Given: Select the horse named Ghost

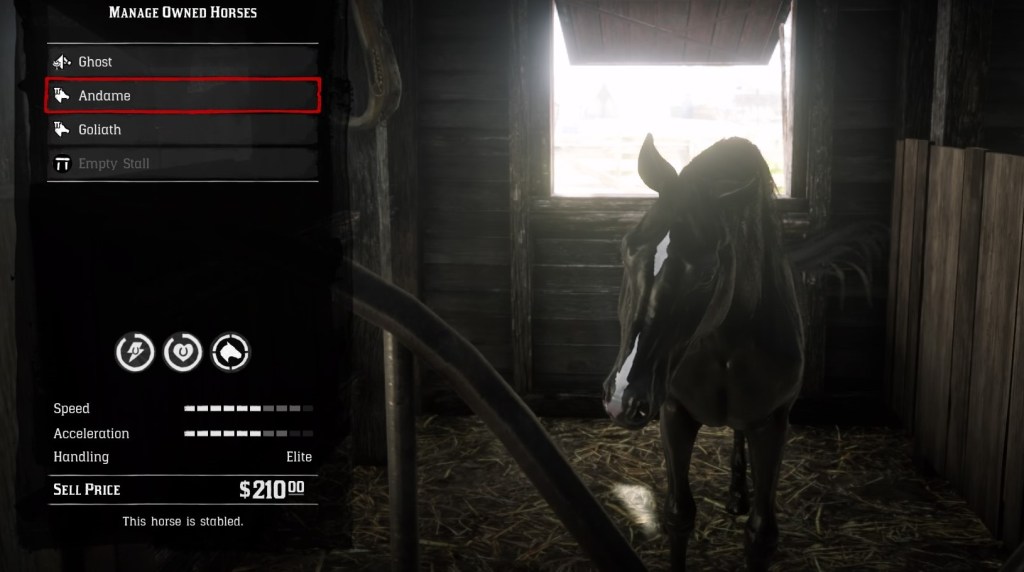Looking at the screenshot, I should 182,62.
